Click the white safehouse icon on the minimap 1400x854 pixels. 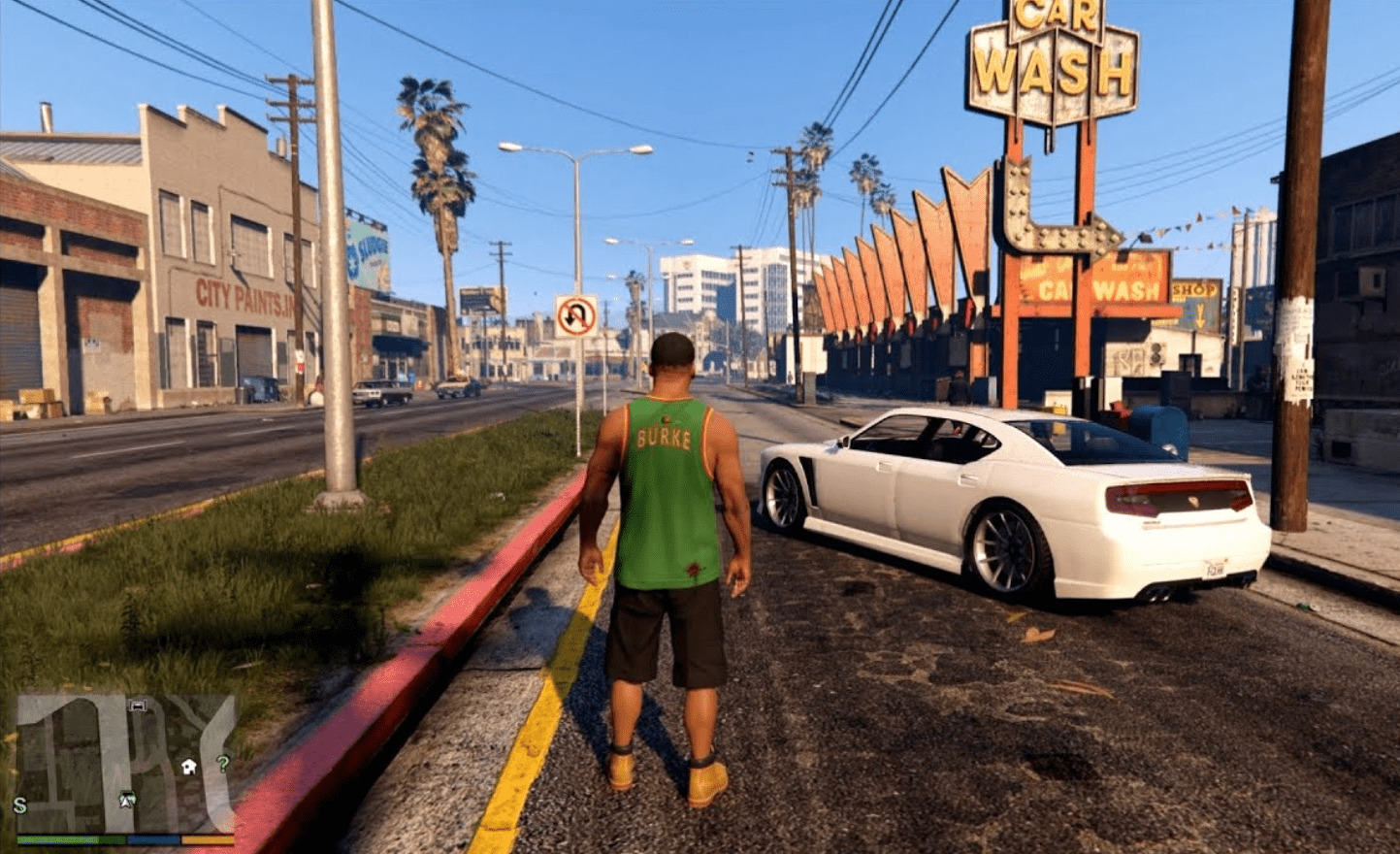click(x=188, y=766)
